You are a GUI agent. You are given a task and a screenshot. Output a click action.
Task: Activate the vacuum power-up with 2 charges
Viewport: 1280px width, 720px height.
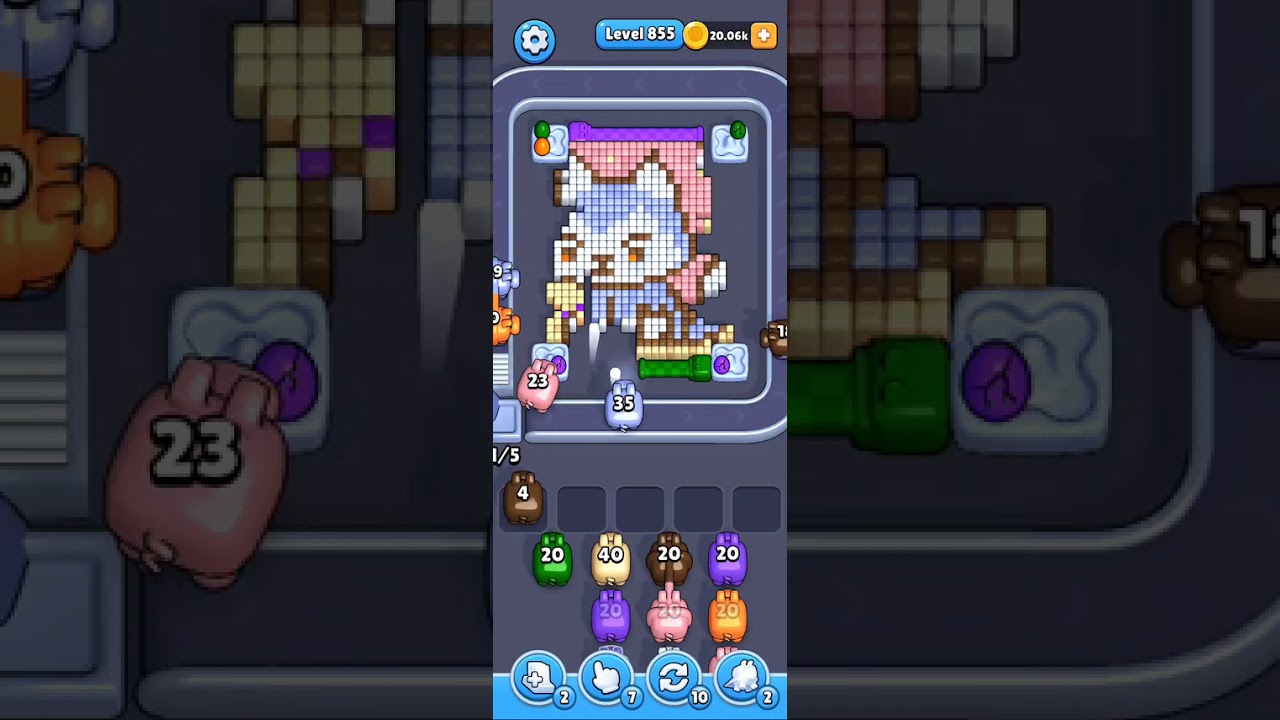[x=742, y=679]
